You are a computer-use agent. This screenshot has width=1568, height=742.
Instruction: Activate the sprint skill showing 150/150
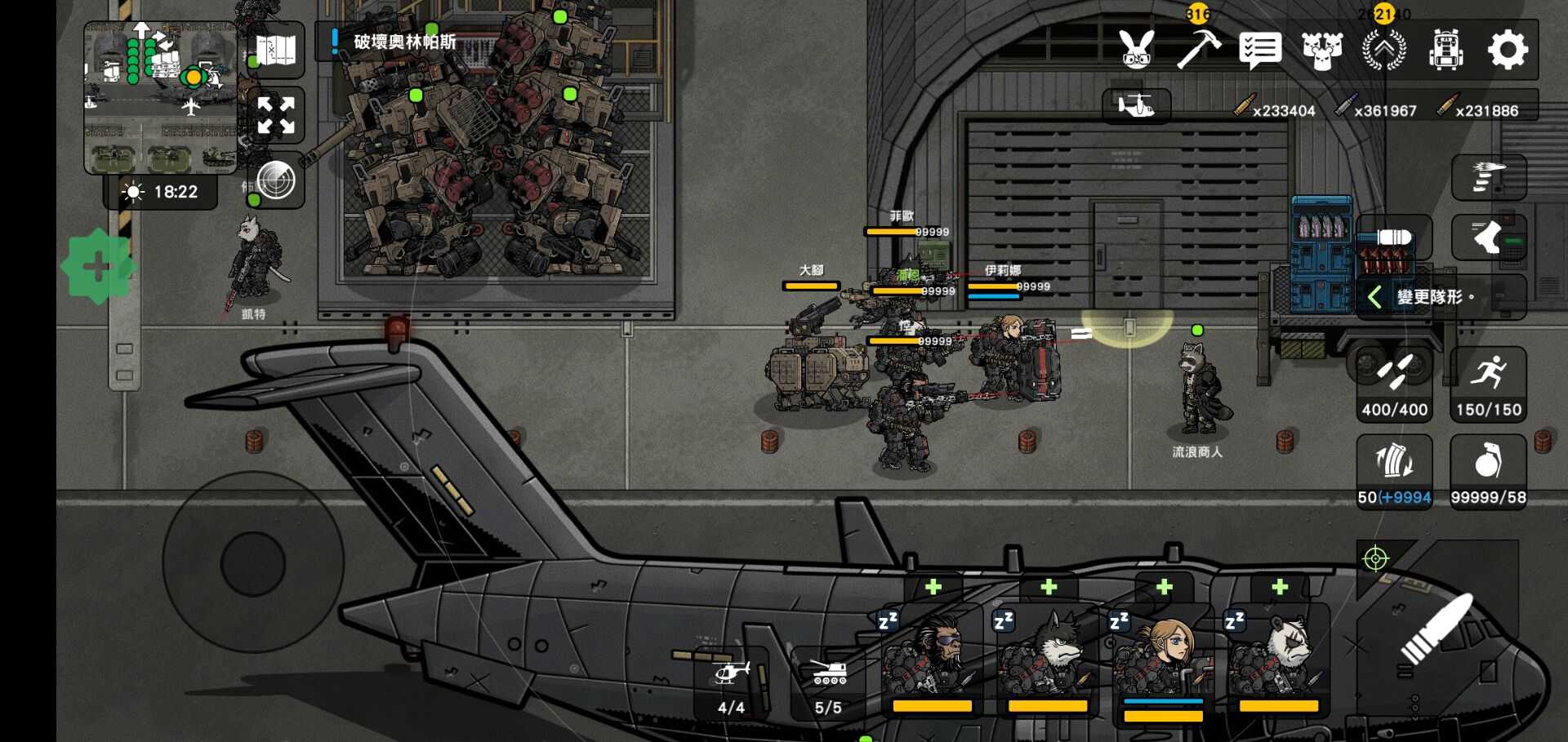pos(1488,384)
